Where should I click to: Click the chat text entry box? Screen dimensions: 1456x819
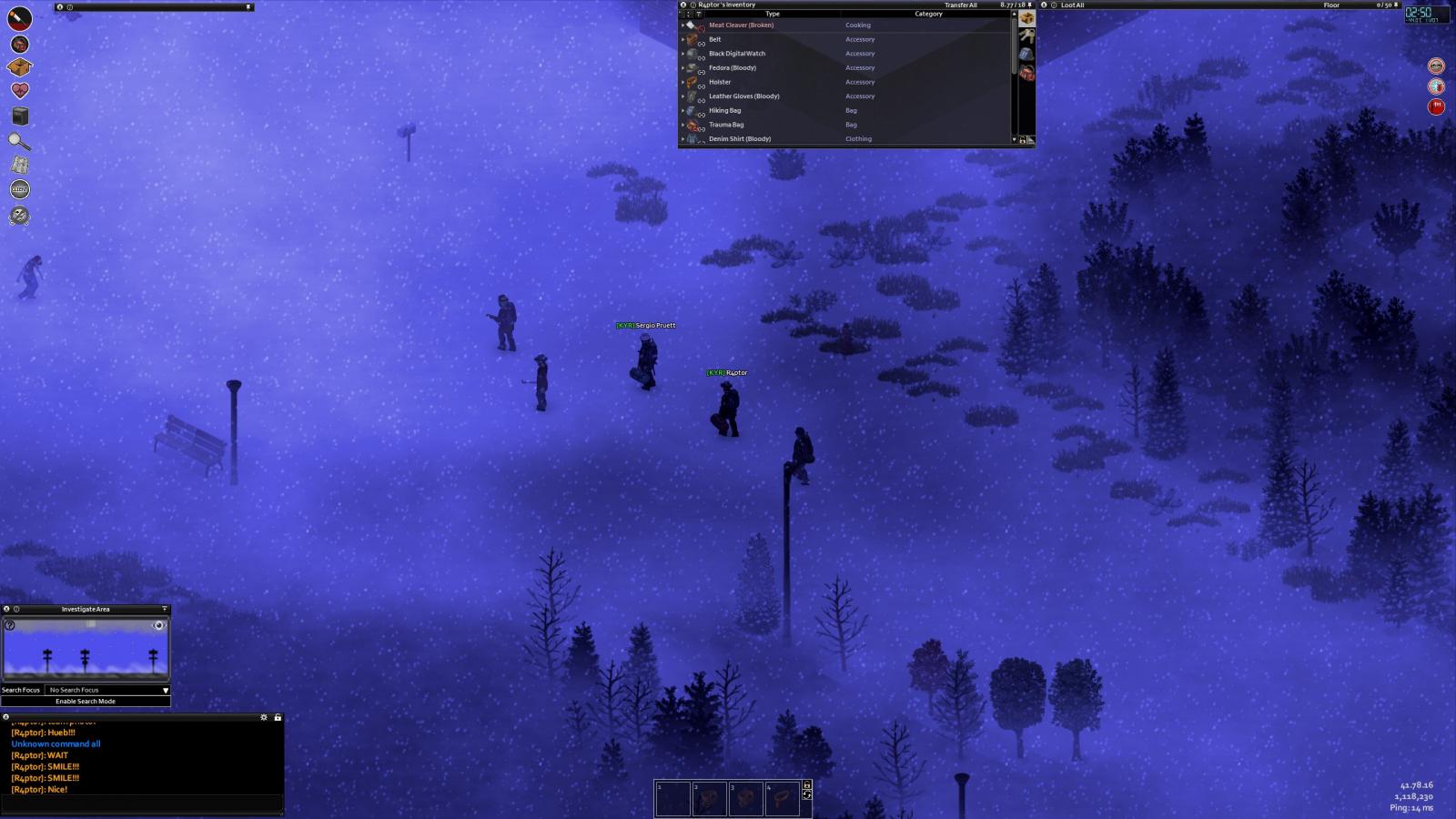141,804
